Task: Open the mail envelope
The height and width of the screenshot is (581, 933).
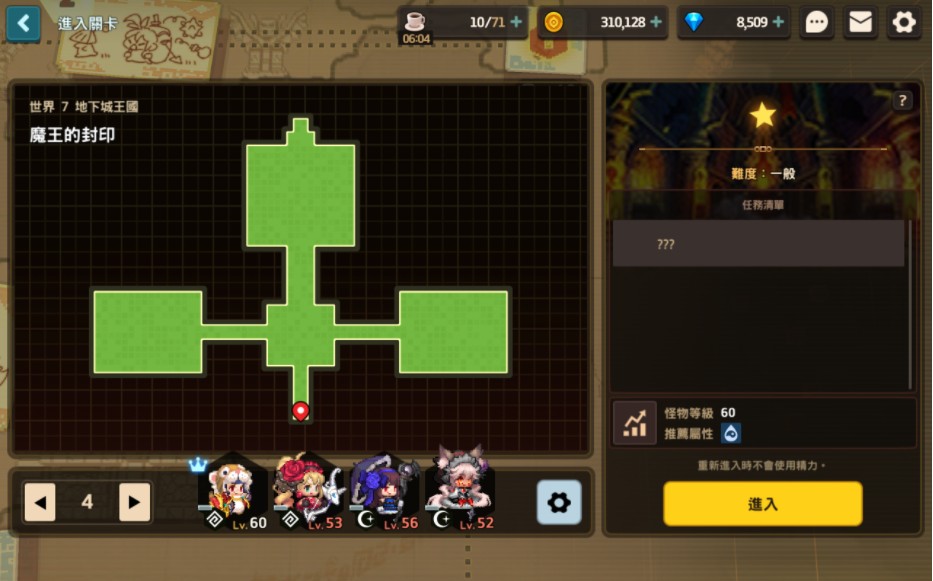Action: pos(860,22)
